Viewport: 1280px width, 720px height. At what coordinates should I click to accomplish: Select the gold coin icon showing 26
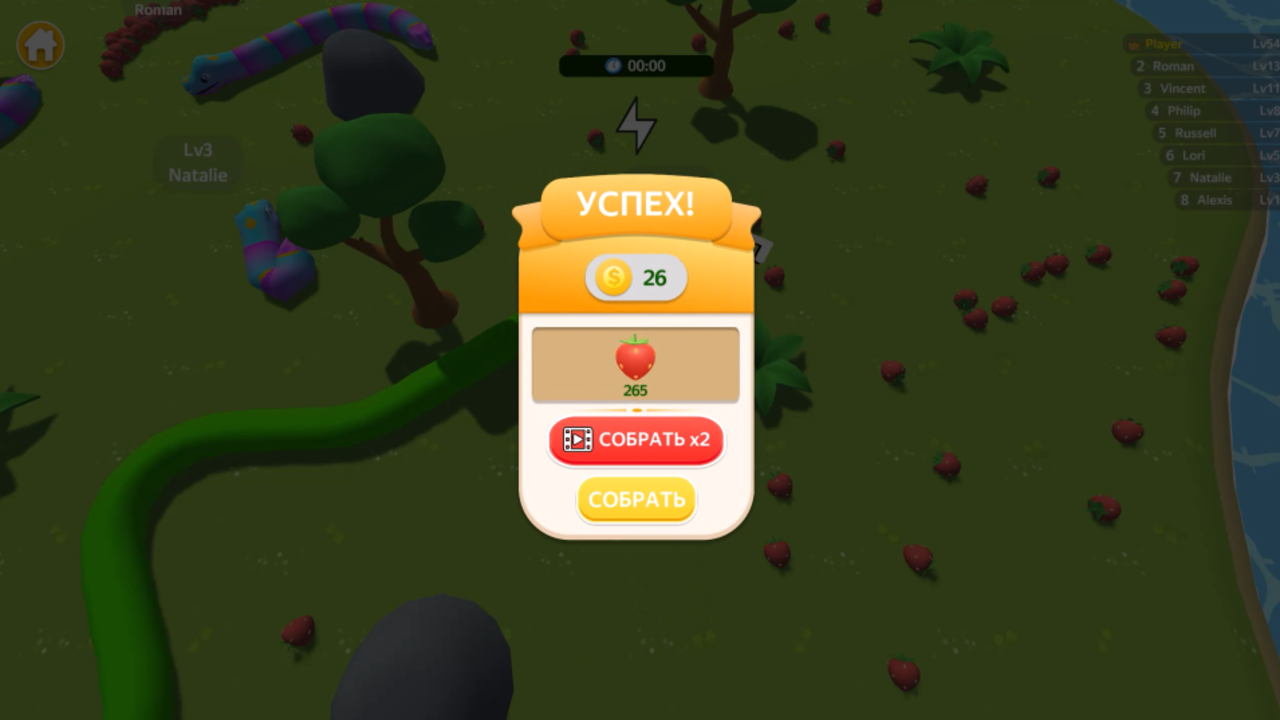[614, 278]
